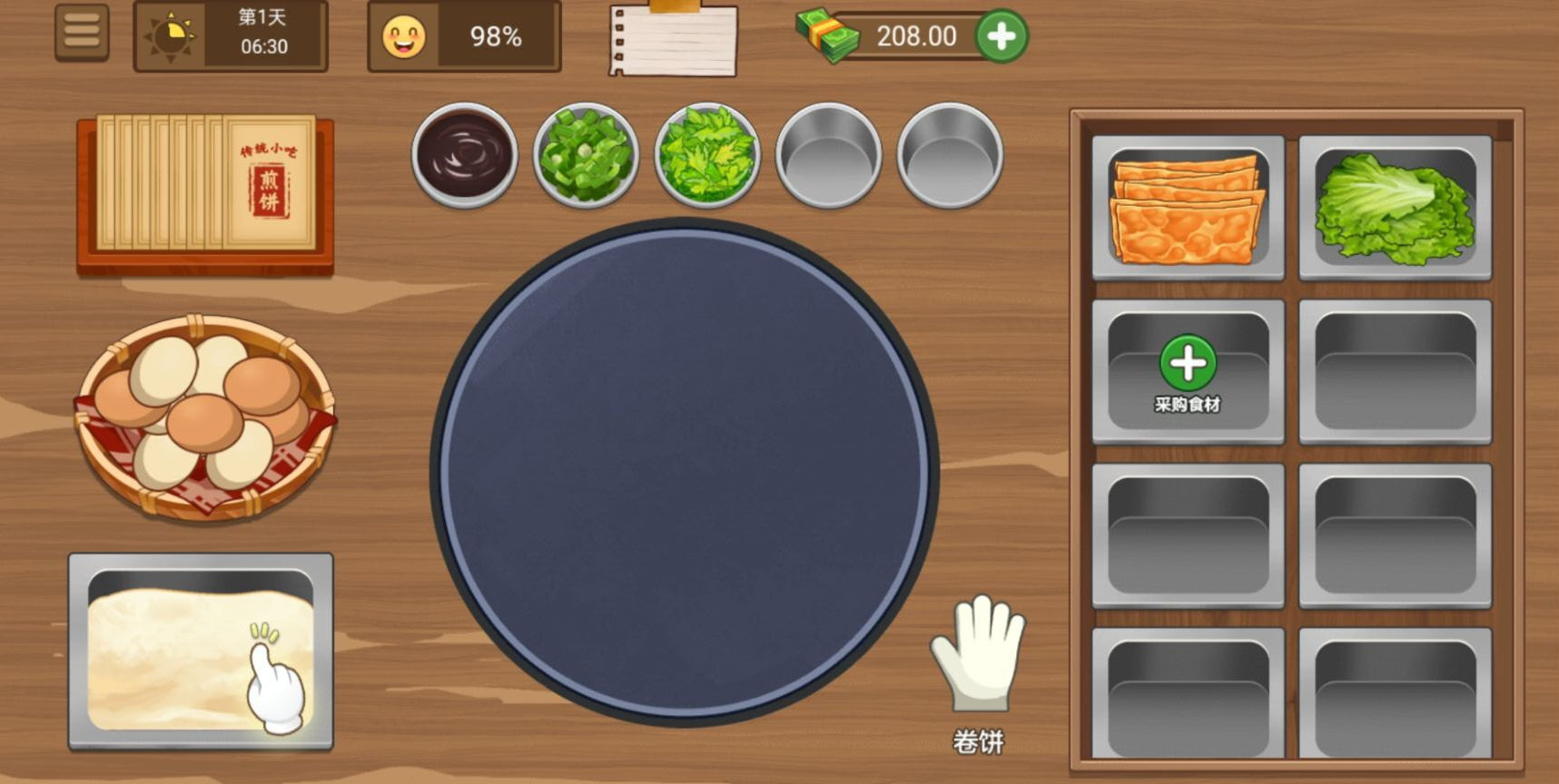The image size is (1559, 784).
Task: Check the 98% satisfaction meter
Action: [463, 36]
